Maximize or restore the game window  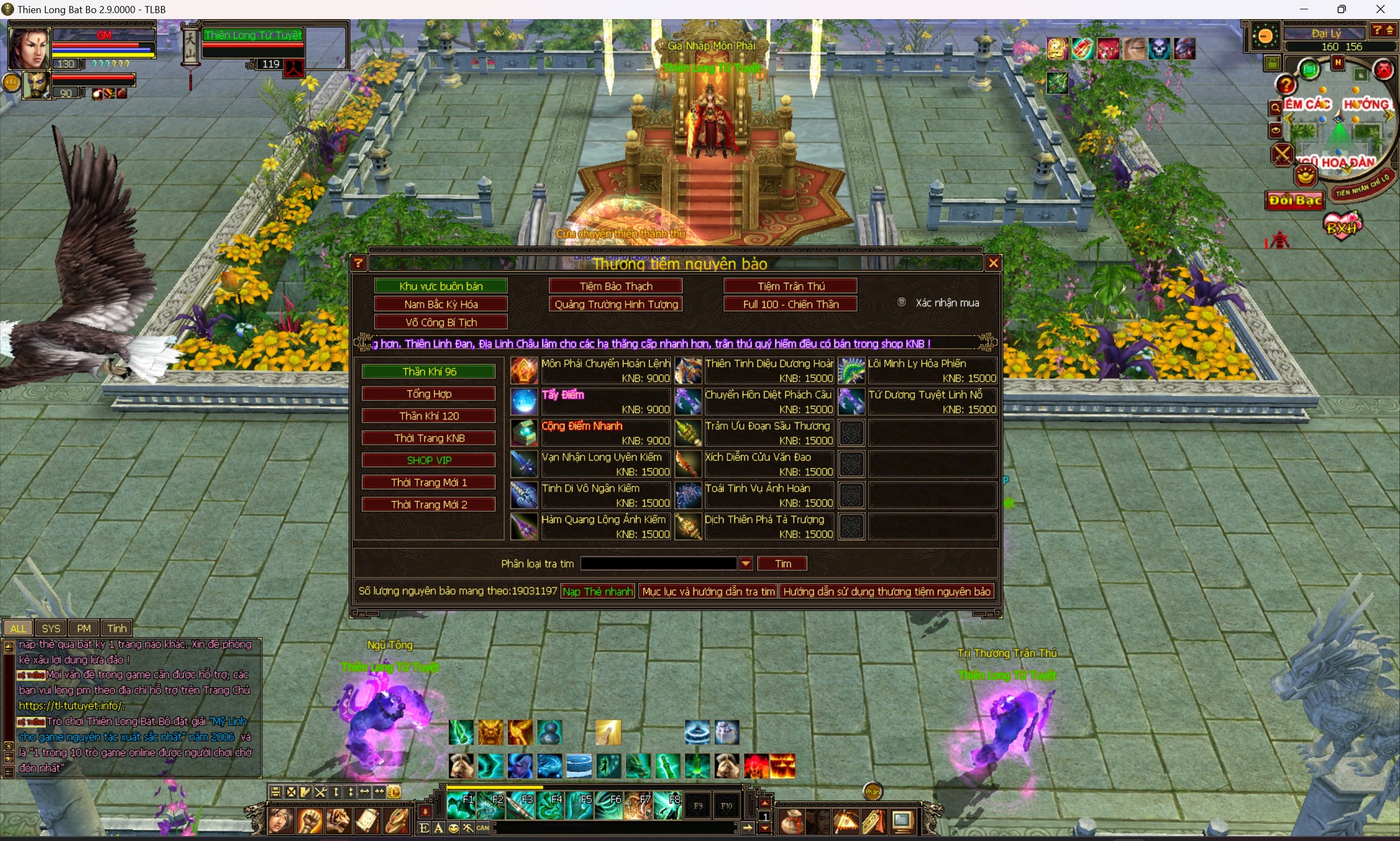[x=1342, y=10]
